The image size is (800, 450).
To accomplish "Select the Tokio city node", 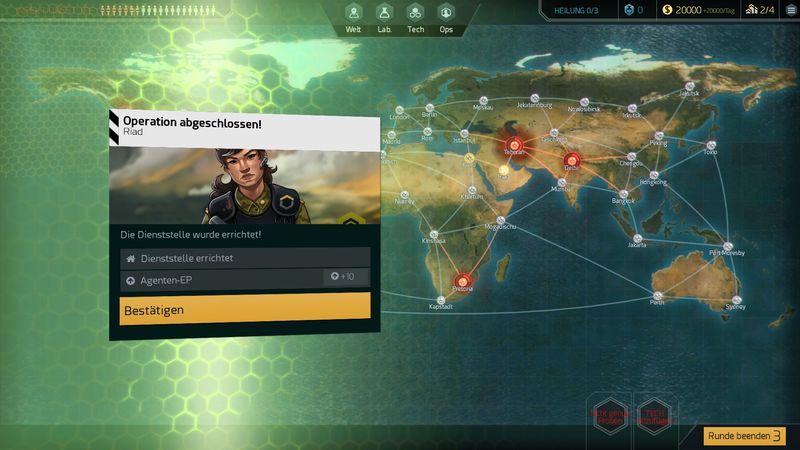I will 710,144.
